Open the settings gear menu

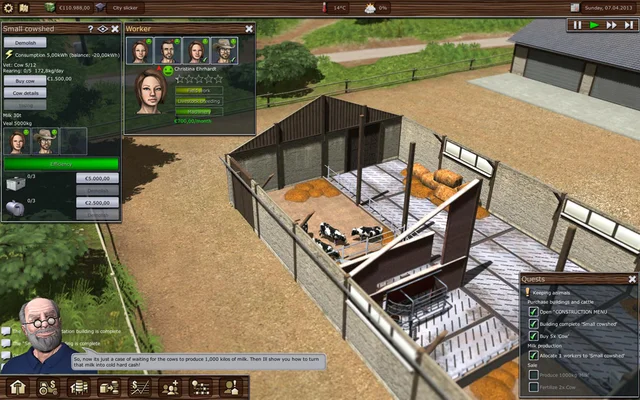click(9, 7)
